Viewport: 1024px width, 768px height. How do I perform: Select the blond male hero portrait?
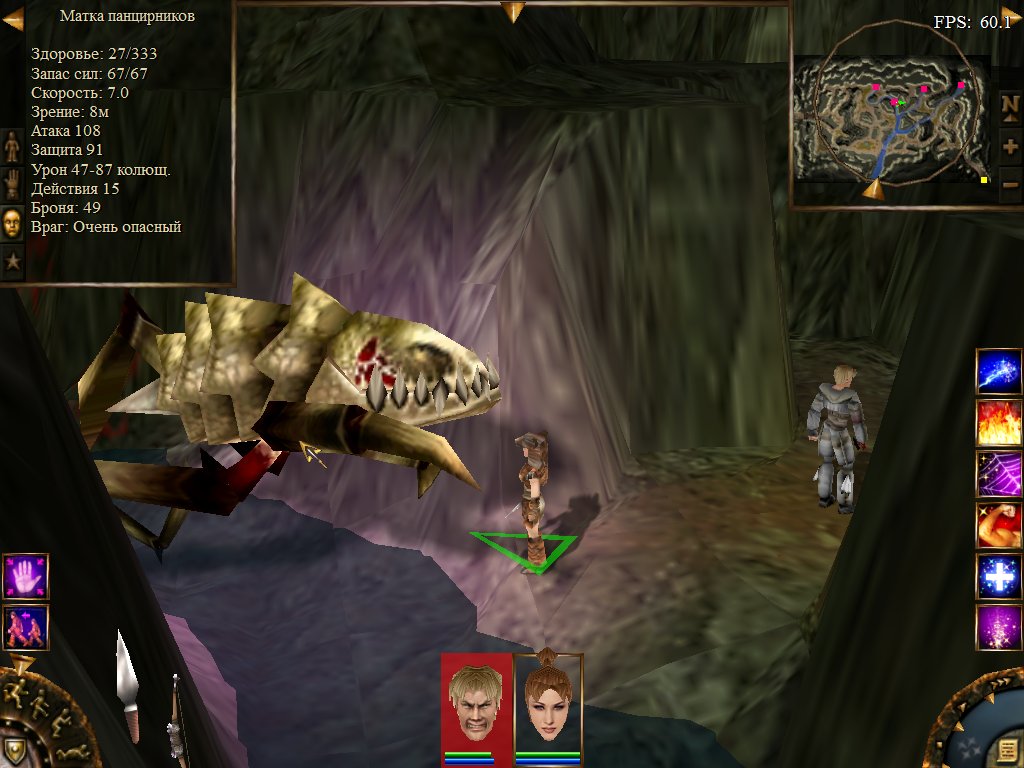pos(476,700)
